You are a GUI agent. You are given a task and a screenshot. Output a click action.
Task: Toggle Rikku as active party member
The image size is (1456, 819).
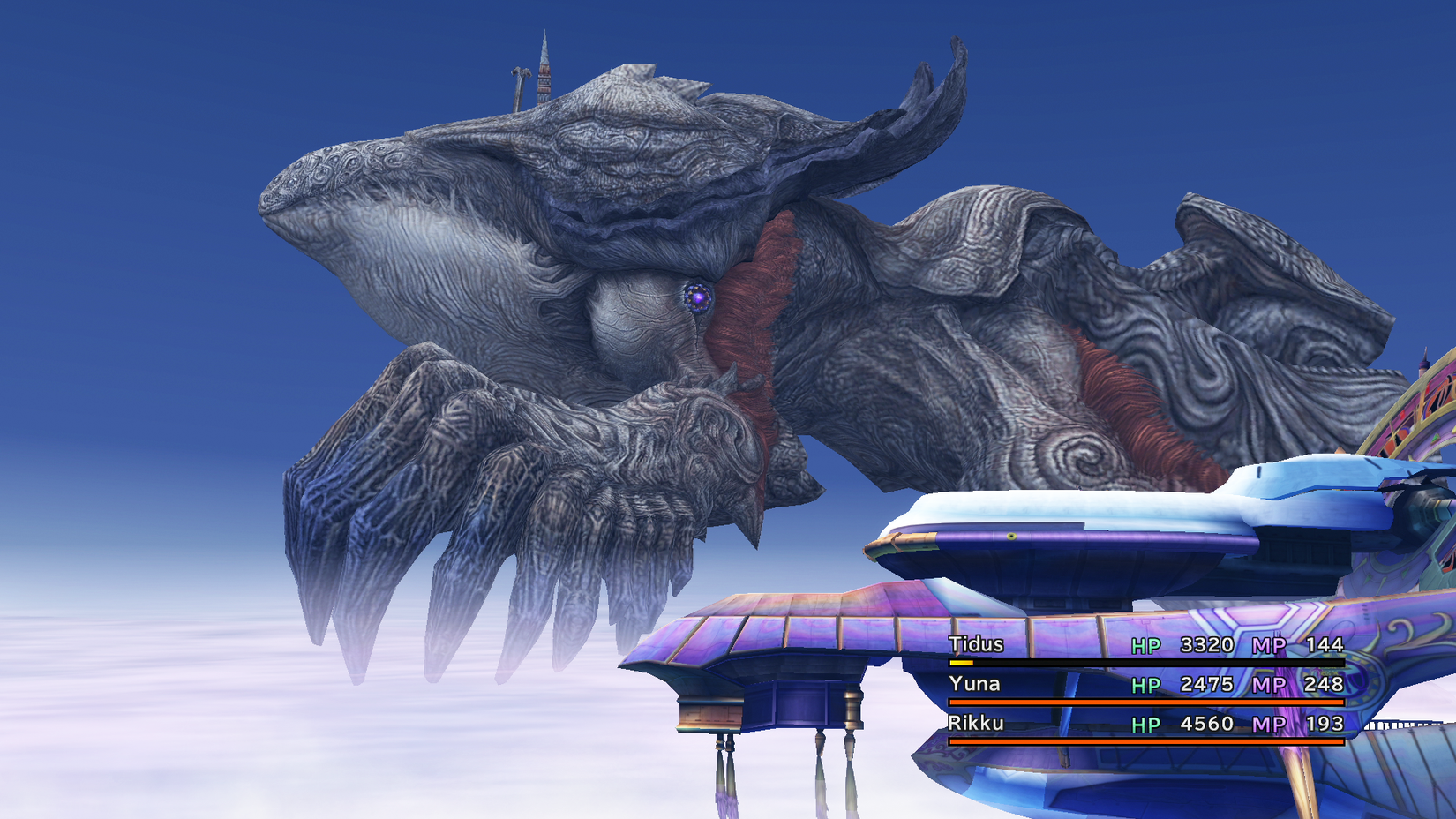(x=975, y=724)
